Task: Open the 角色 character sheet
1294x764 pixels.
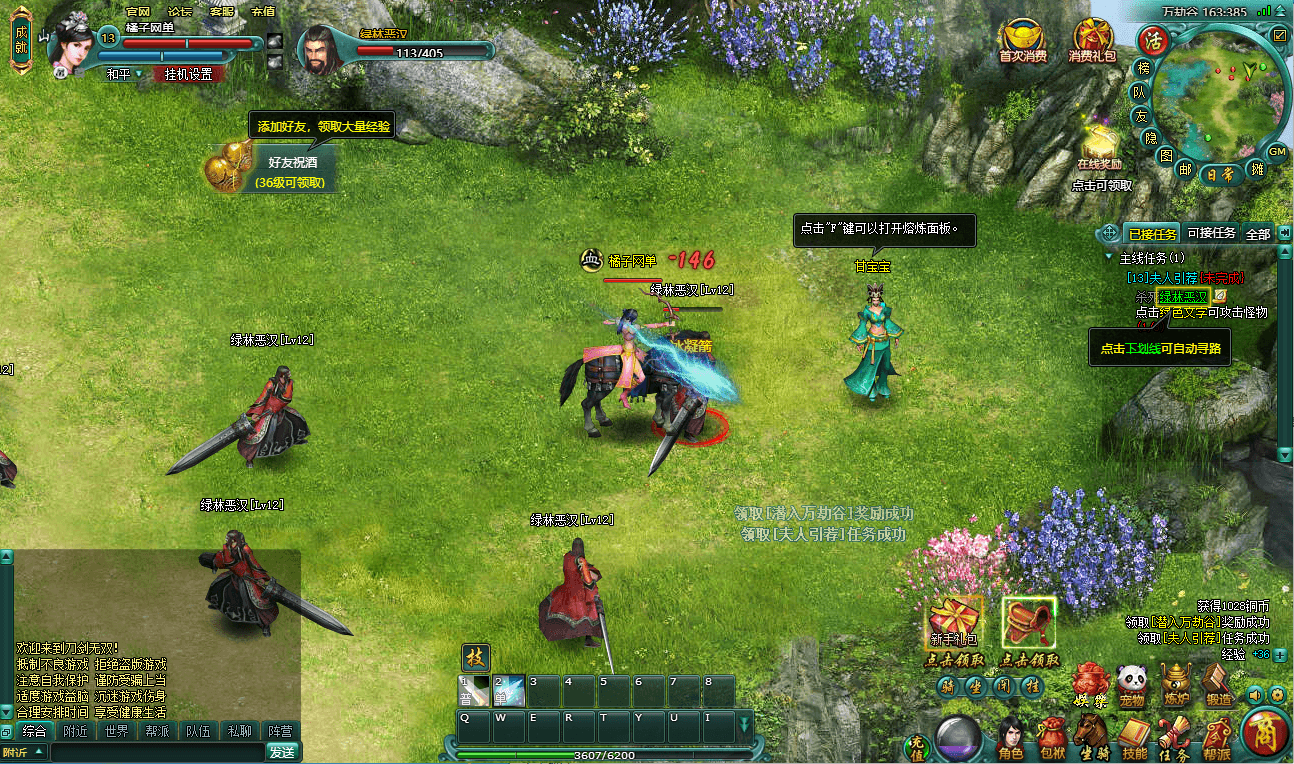Action: pyautogui.click(x=1010, y=735)
